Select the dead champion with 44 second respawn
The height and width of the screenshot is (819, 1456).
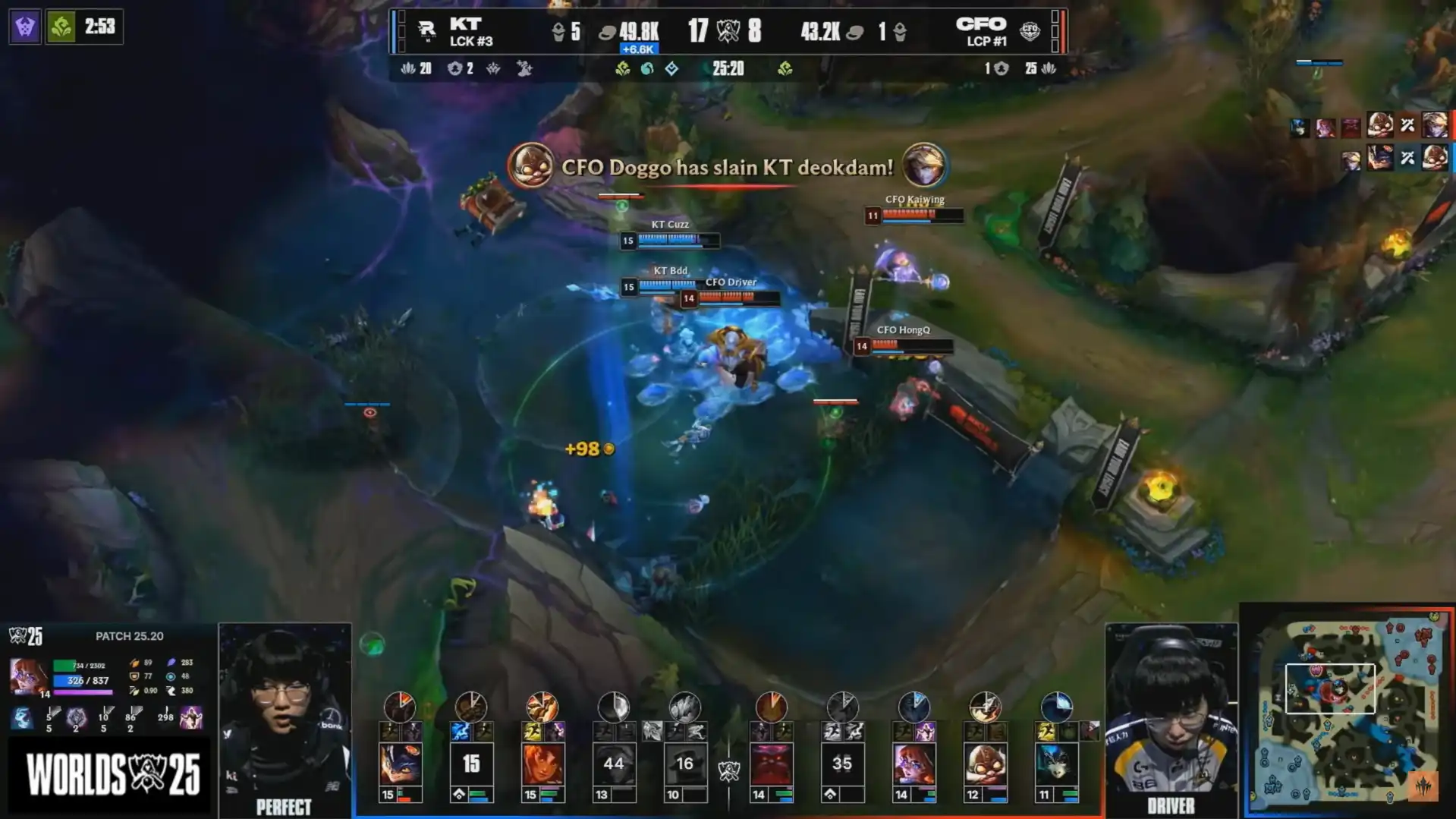pyautogui.click(x=613, y=764)
